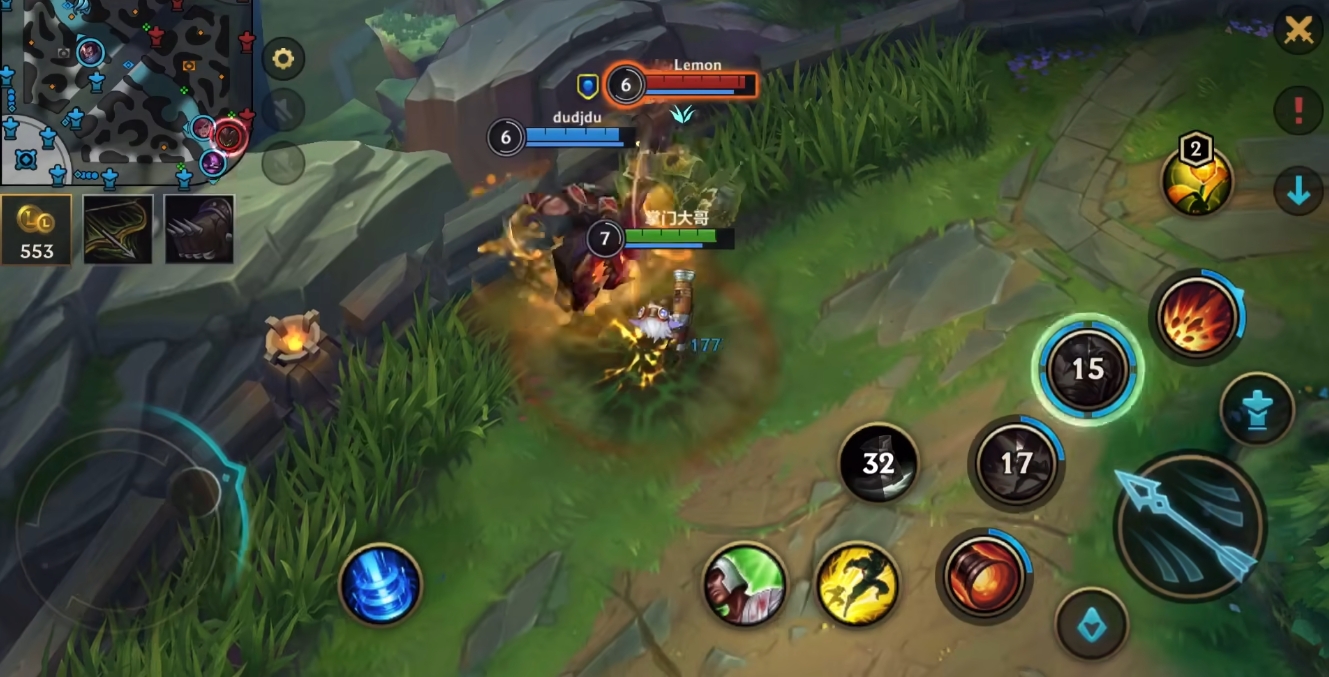Activate the blue swirl recall button
The image size is (1329, 677).
pos(381,585)
